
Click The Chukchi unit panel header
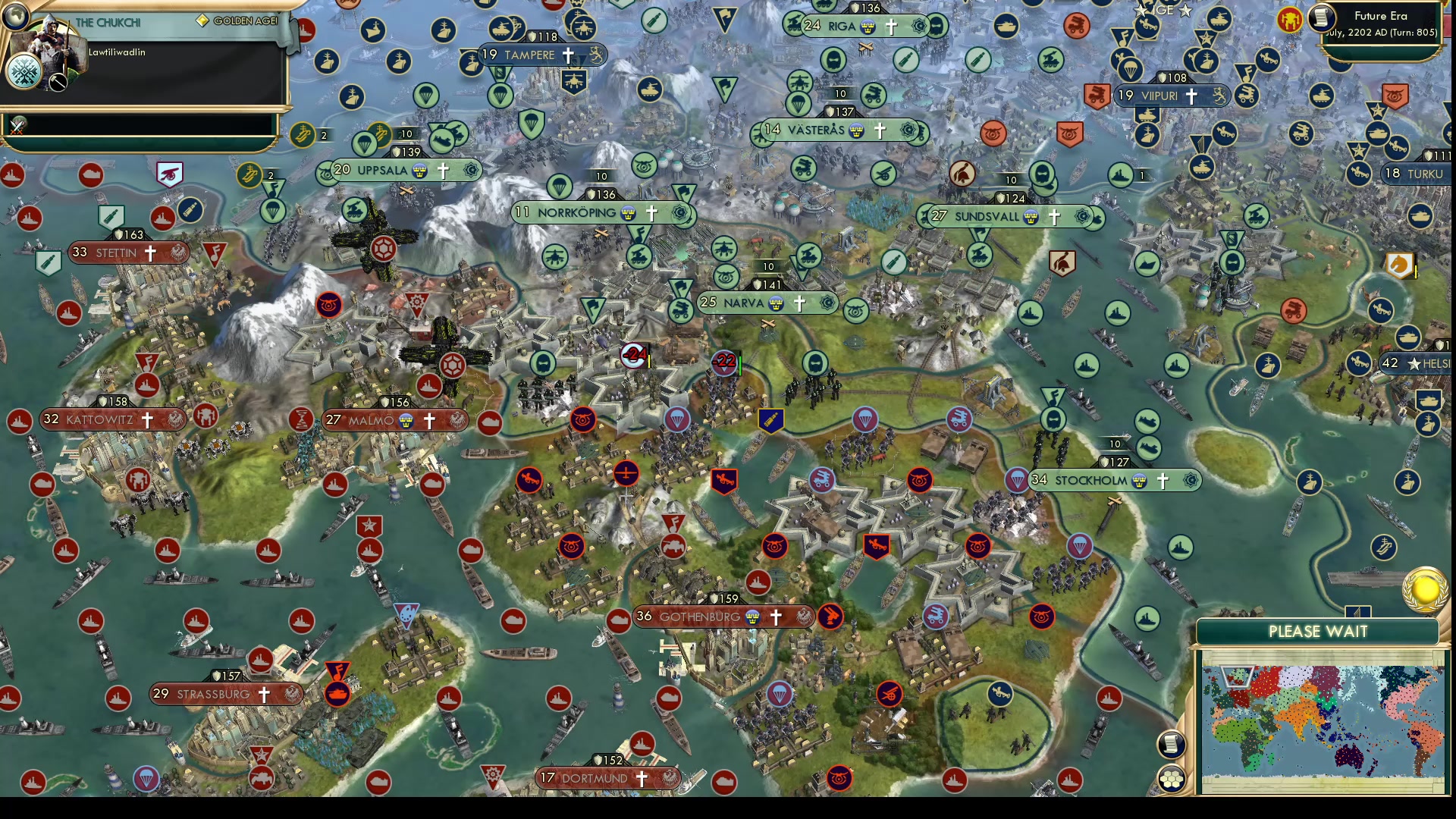click(108, 21)
